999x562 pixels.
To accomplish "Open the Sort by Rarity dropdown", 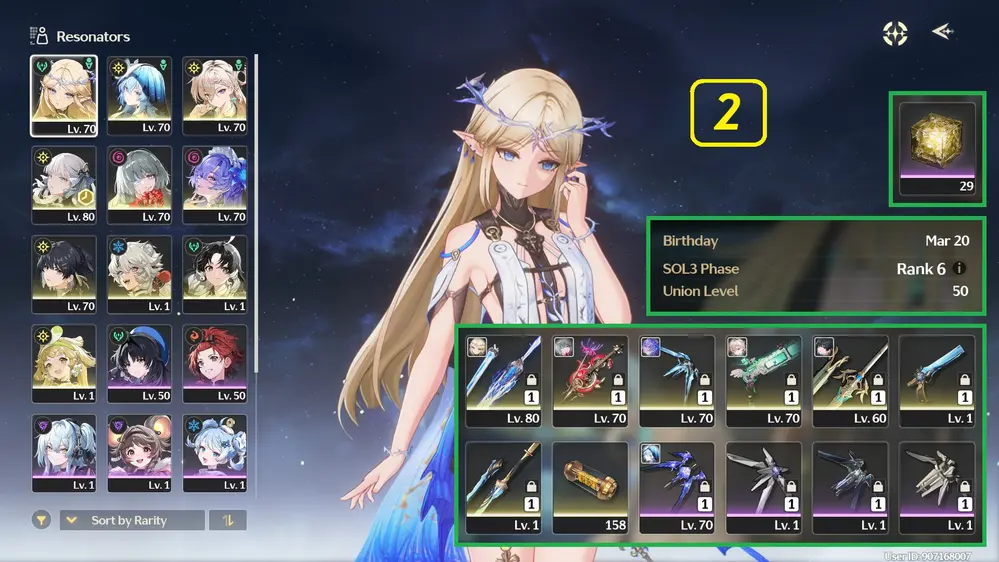I will [131, 520].
